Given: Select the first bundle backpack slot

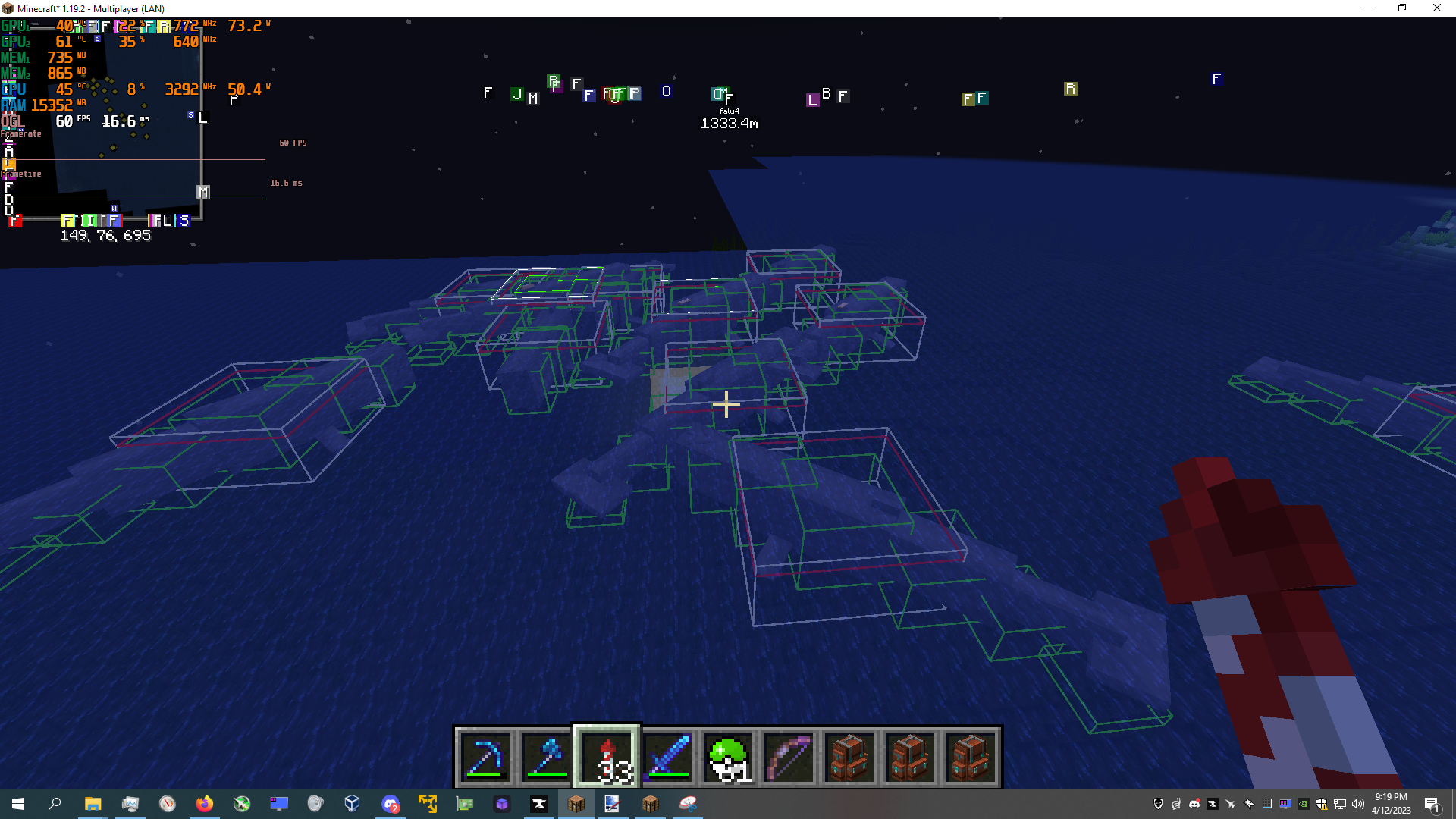Looking at the screenshot, I should click(849, 757).
